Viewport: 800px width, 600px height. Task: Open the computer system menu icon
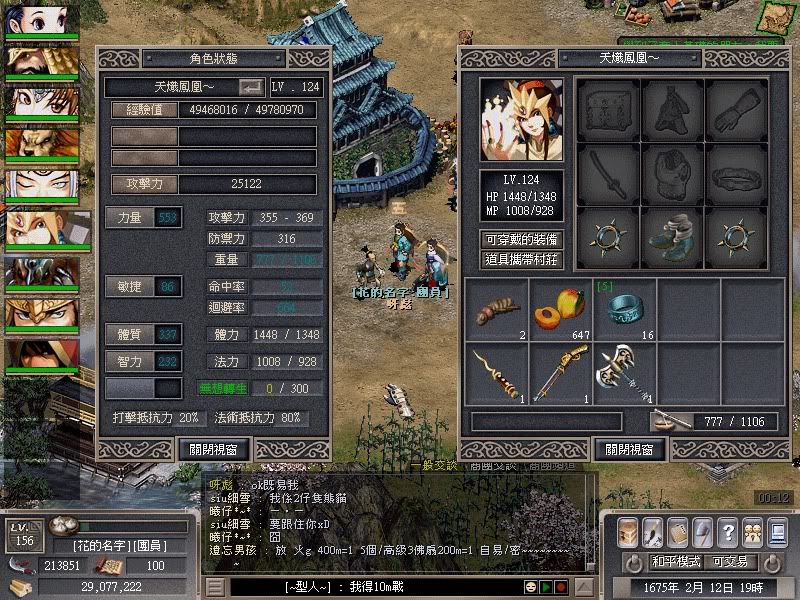[775, 531]
